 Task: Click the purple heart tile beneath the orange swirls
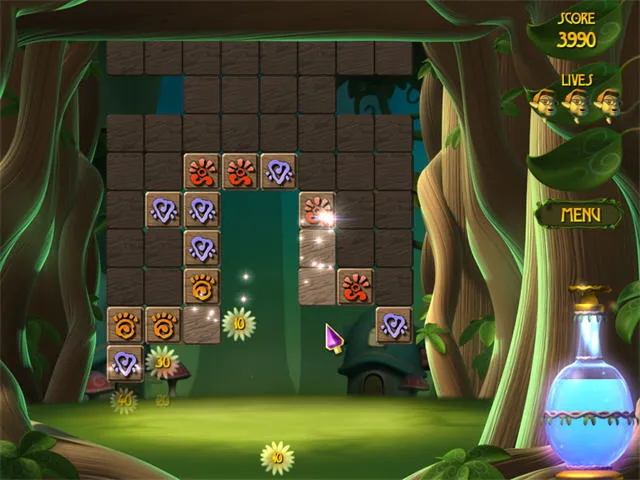[x=125, y=362]
